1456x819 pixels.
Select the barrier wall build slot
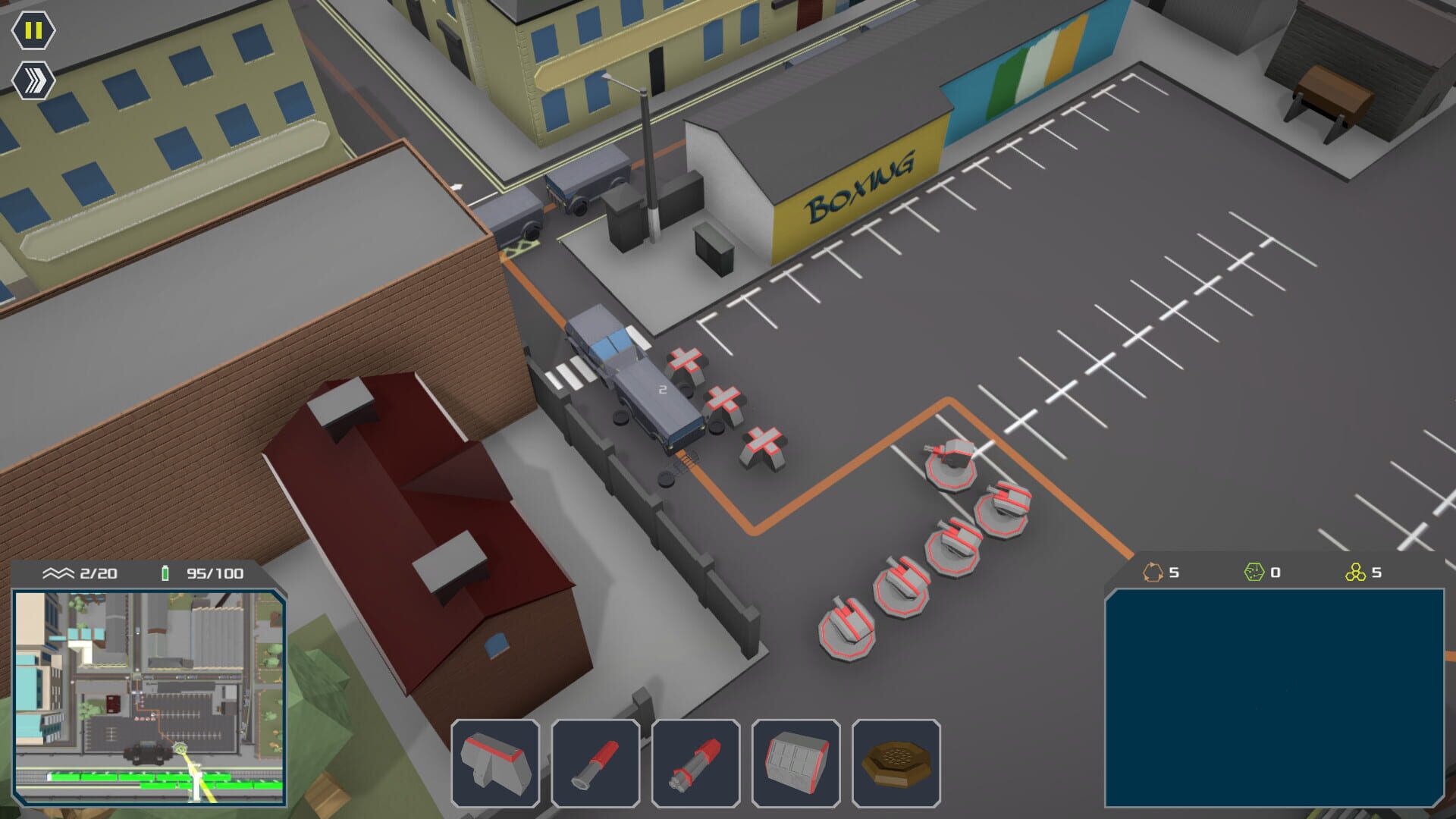pos(495,762)
